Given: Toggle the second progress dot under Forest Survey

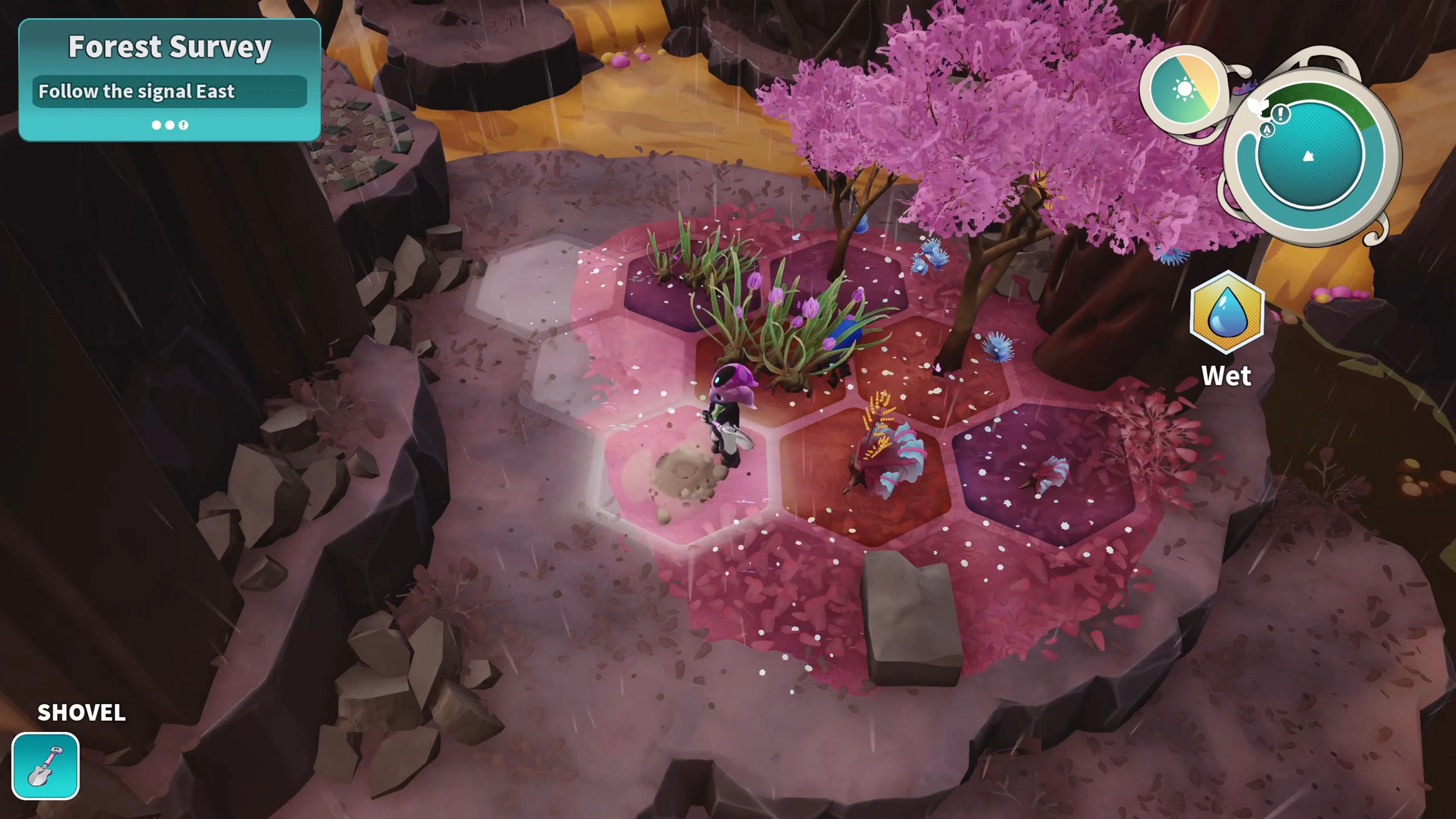Looking at the screenshot, I should click(x=169, y=125).
